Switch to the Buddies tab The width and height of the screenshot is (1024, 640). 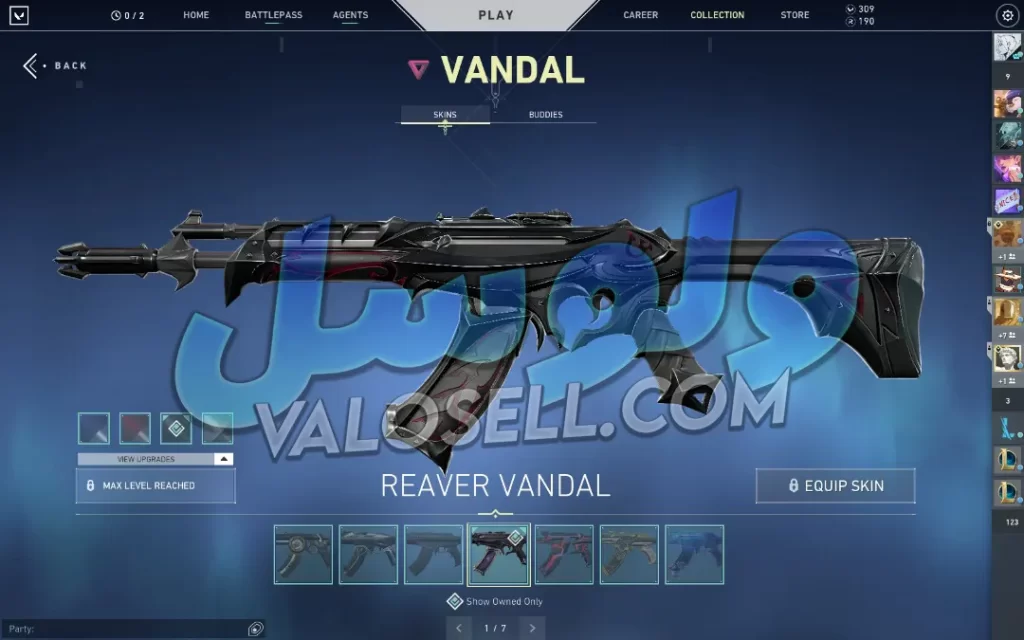(545, 115)
